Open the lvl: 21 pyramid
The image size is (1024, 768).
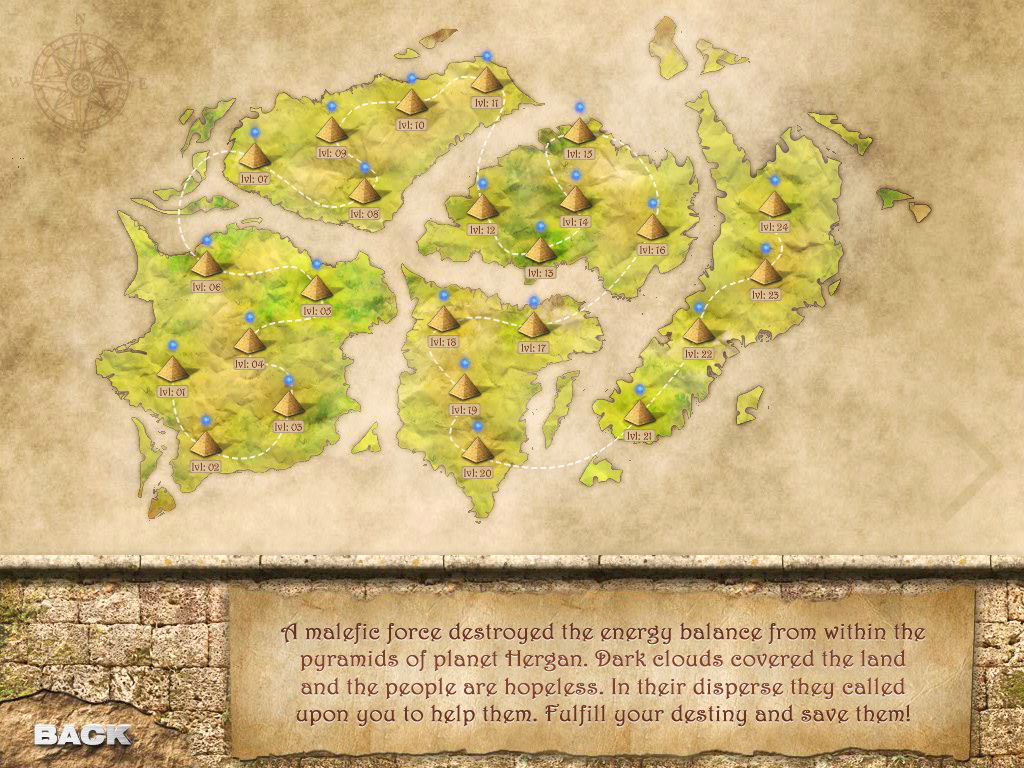[639, 413]
